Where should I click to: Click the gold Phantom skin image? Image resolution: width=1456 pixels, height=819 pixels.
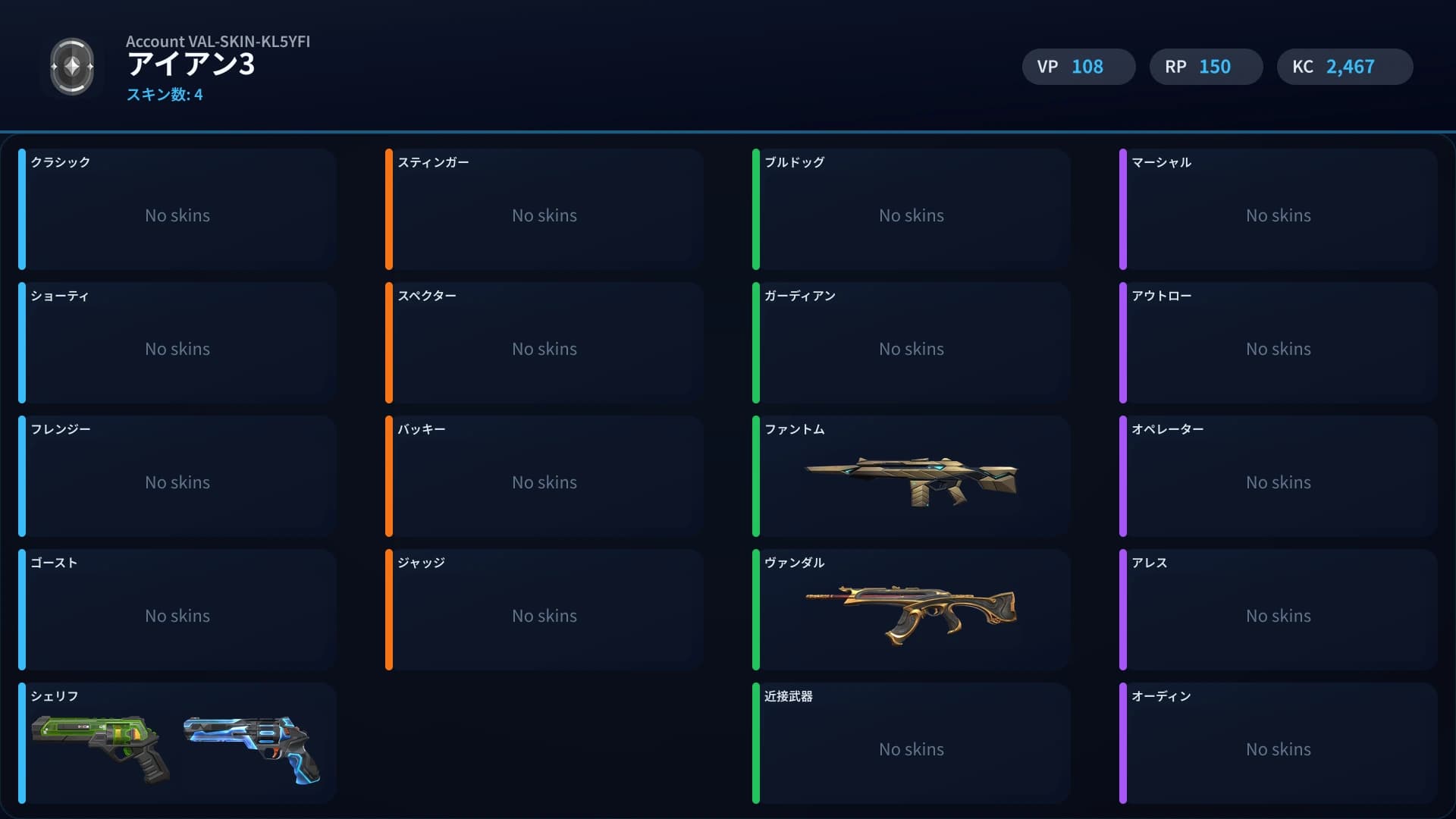coord(910,478)
